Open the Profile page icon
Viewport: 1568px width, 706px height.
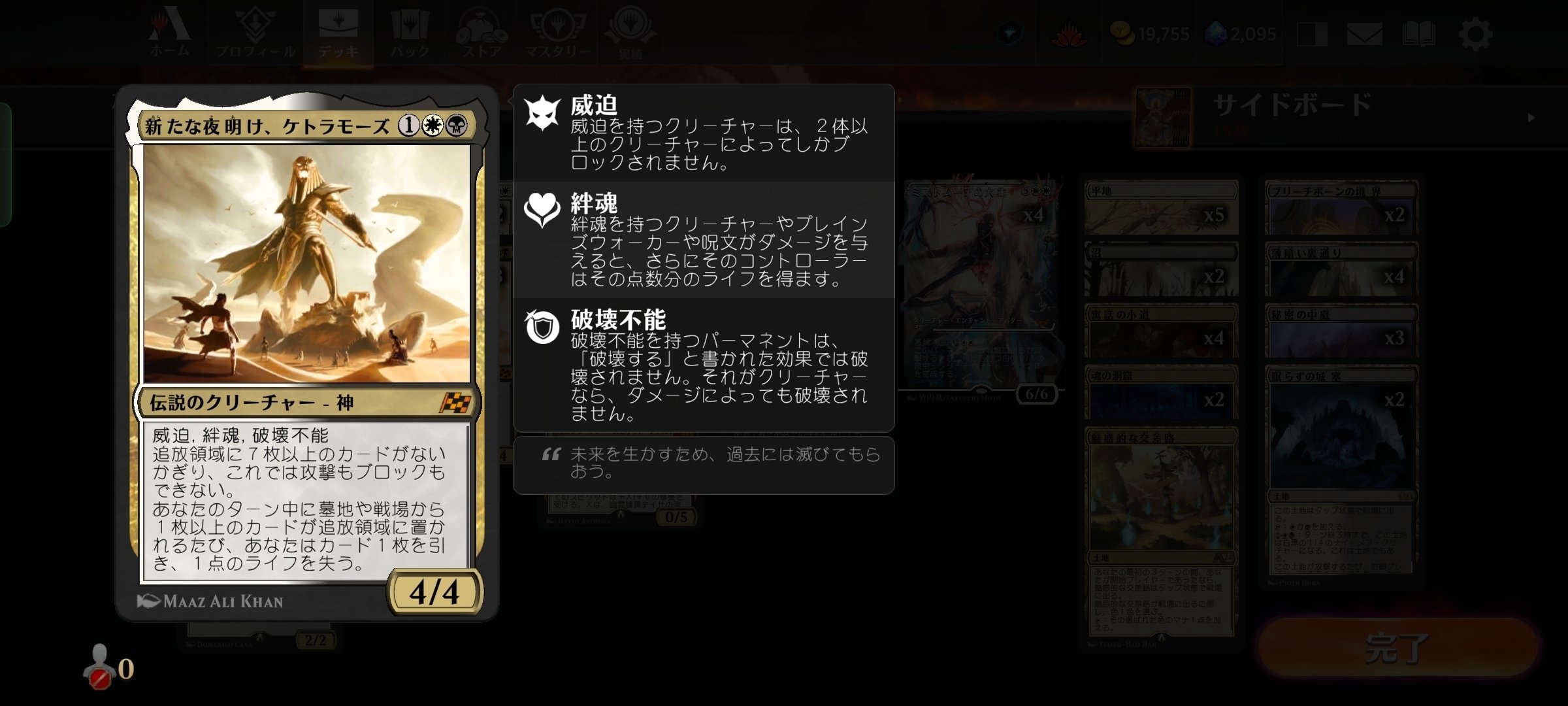(255, 26)
